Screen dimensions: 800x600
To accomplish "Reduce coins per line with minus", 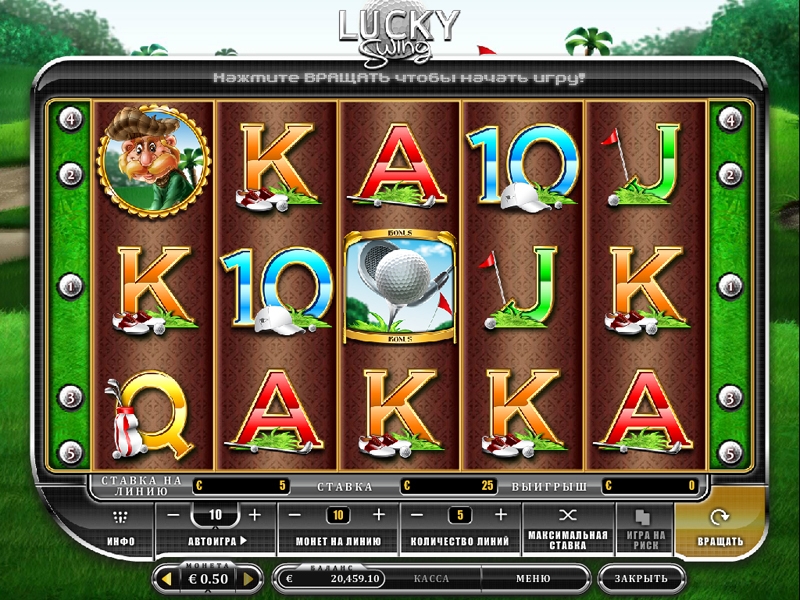I will click(297, 515).
